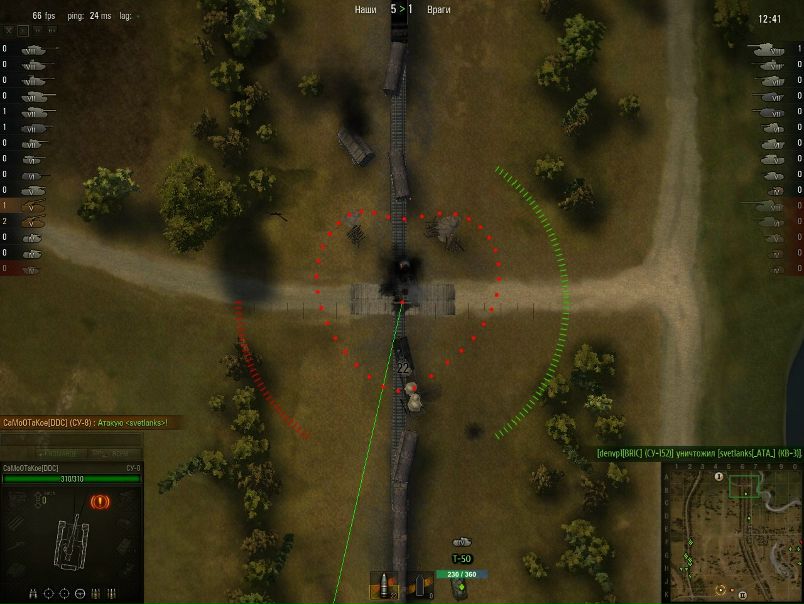Click the orange exclamation alert icon
Viewport: 804px width, 604px height.
[x=100, y=501]
